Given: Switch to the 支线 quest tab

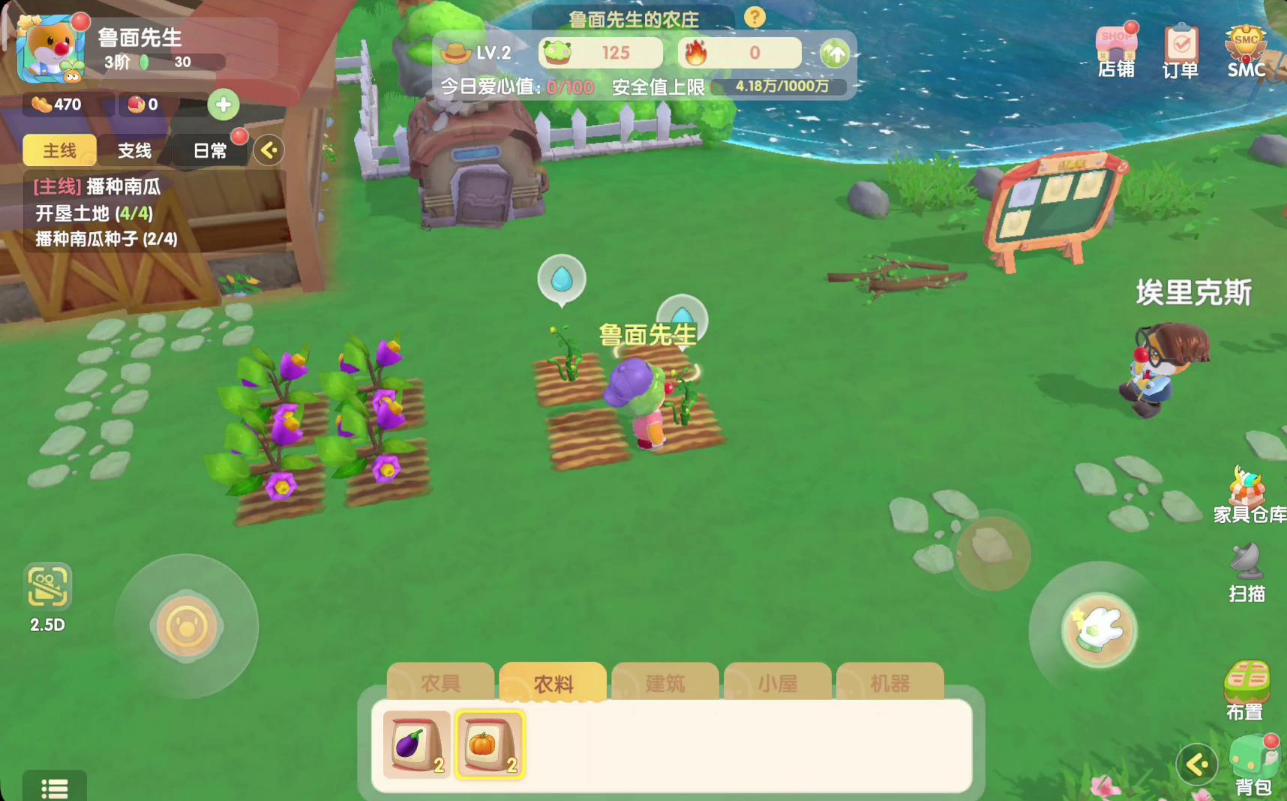Looking at the screenshot, I should 135,150.
